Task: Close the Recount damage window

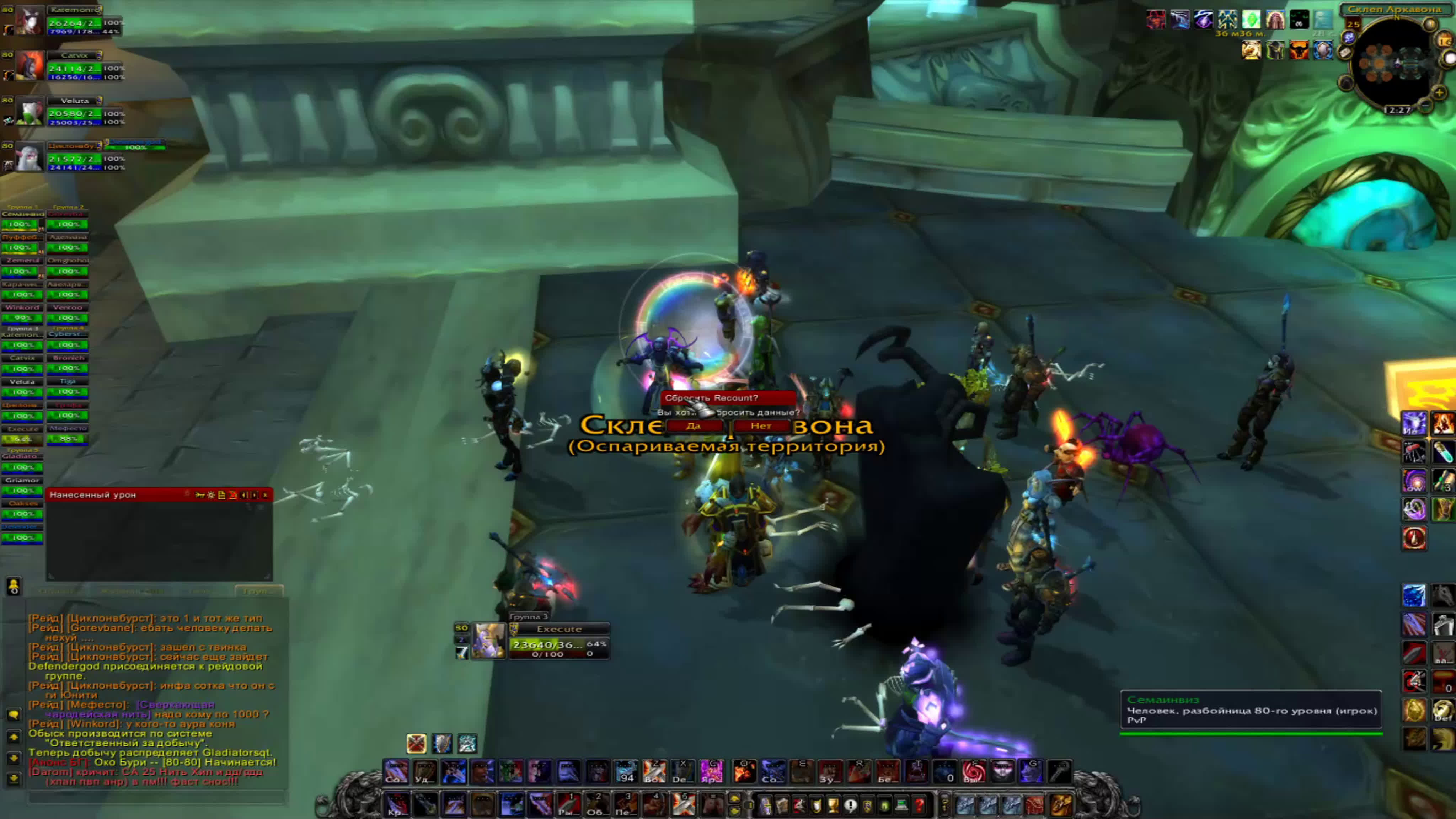Action: 265,495
